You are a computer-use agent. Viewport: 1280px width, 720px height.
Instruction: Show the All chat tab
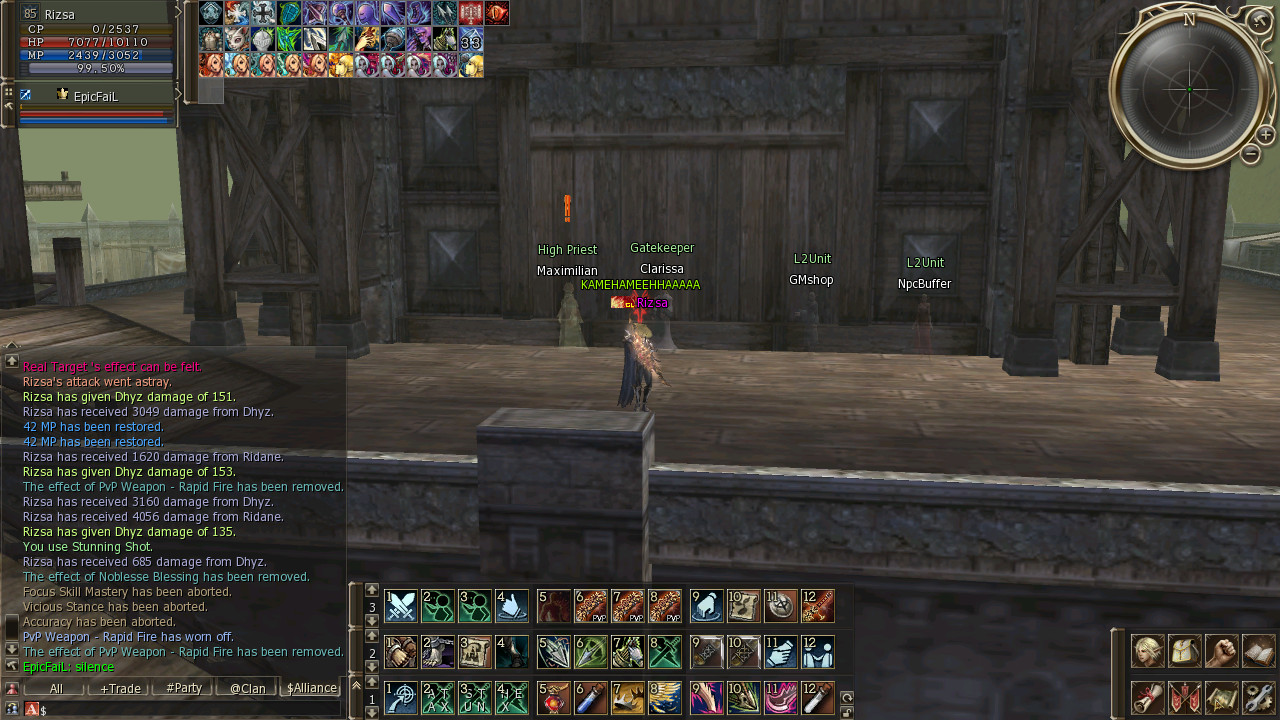(x=56, y=688)
